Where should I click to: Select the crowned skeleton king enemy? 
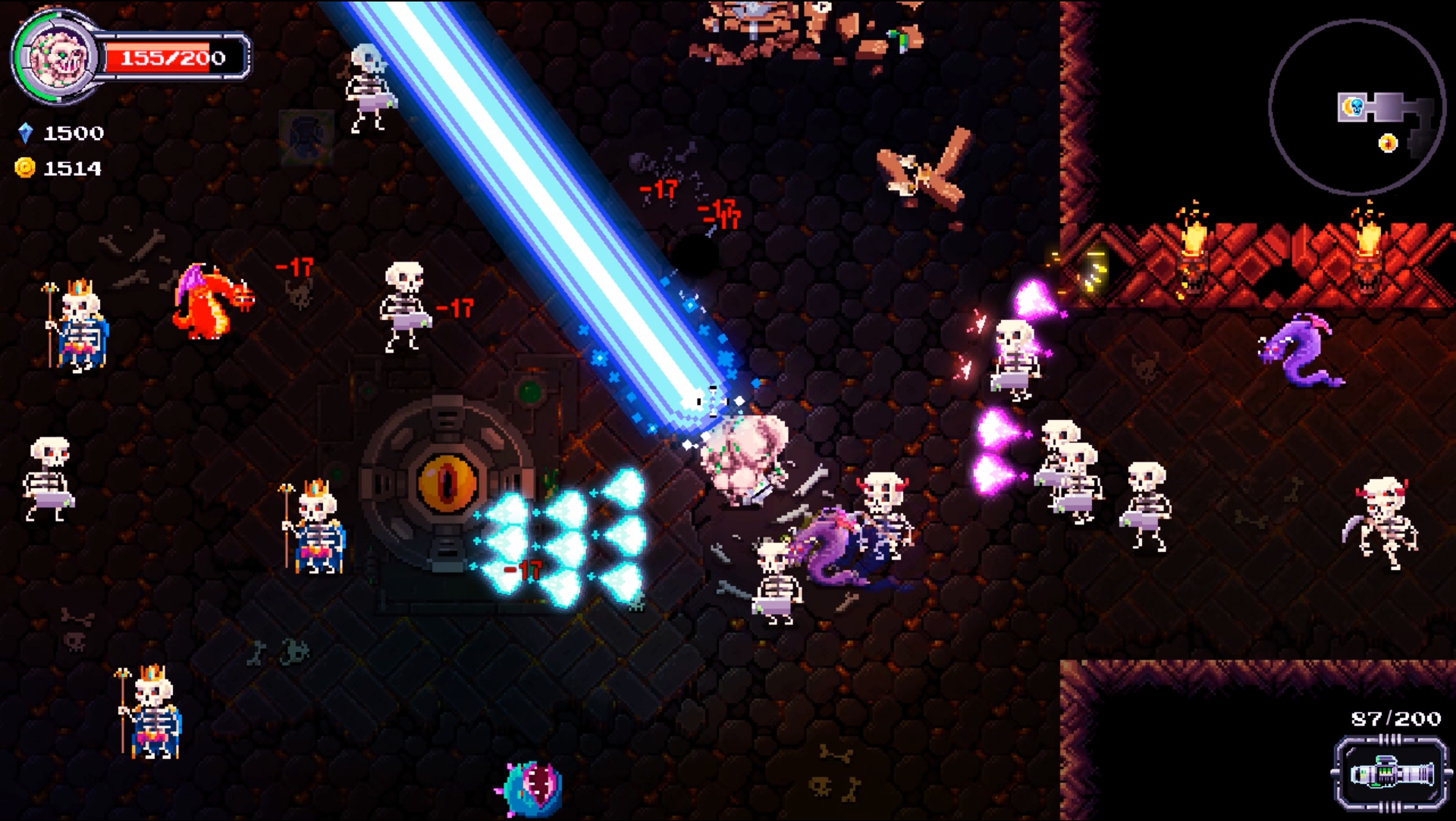tap(80, 326)
